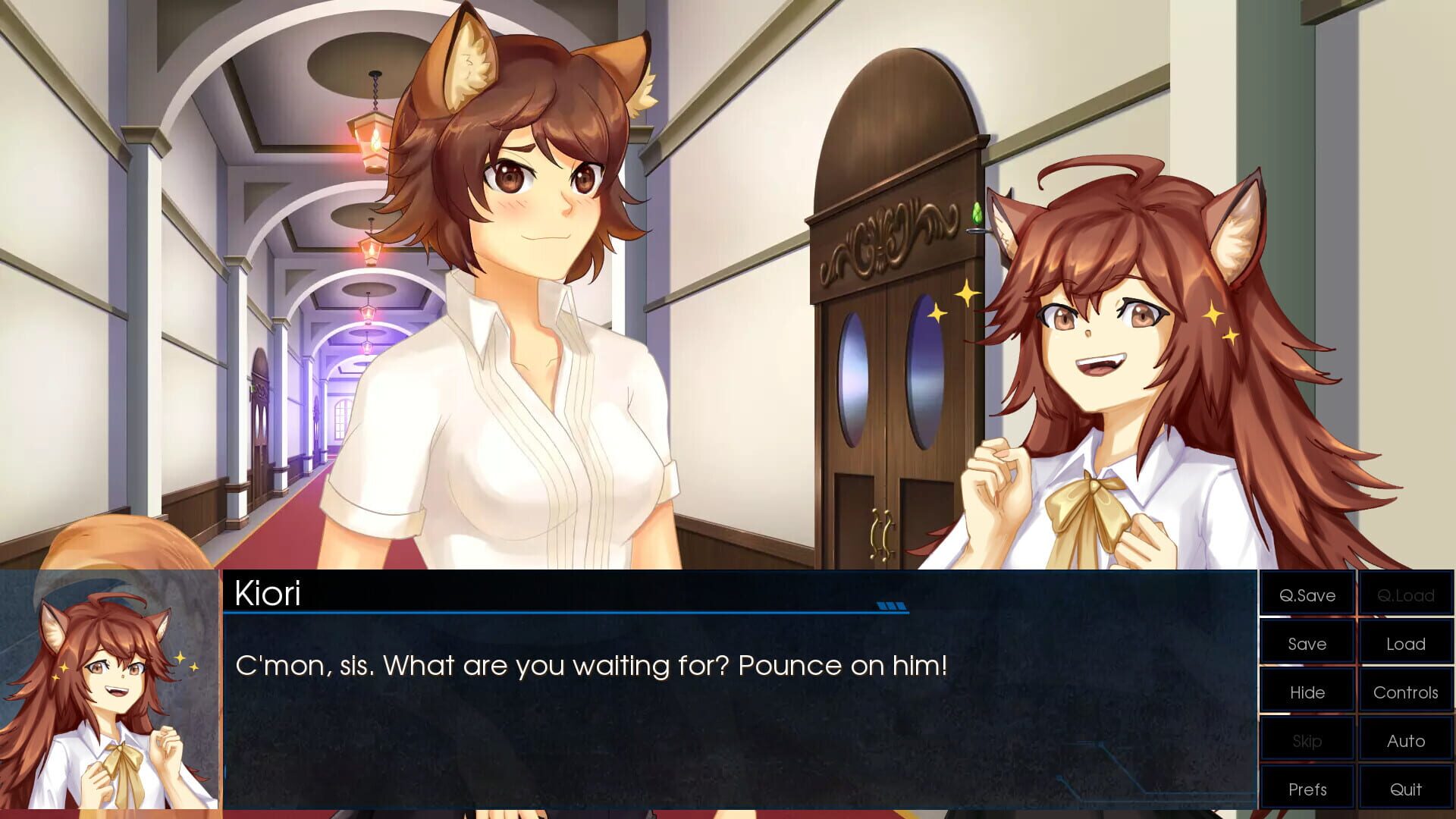Viewport: 1456px width, 819px height.
Task: Quit the game
Action: click(x=1405, y=788)
